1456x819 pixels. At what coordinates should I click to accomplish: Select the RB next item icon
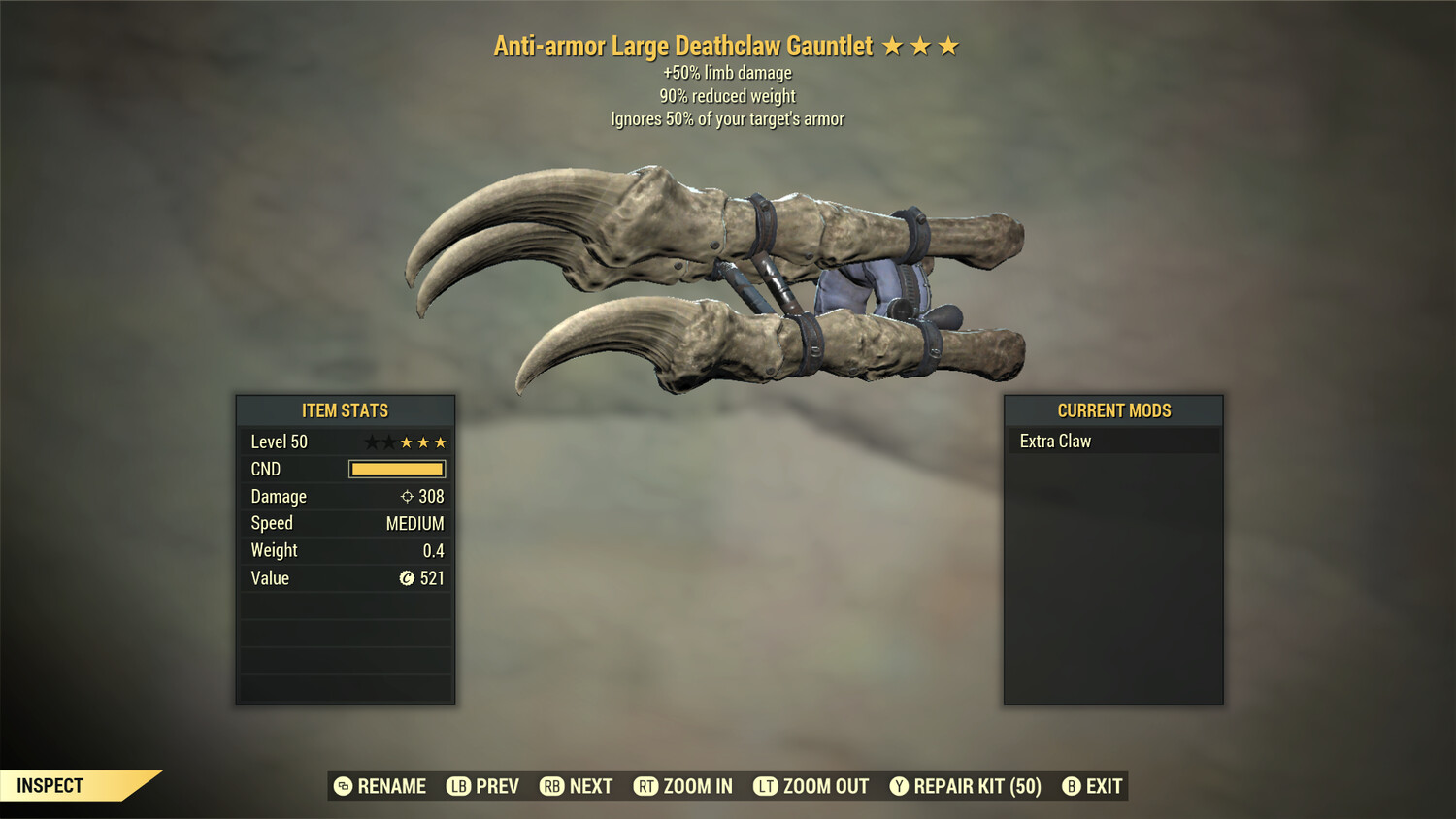point(551,786)
